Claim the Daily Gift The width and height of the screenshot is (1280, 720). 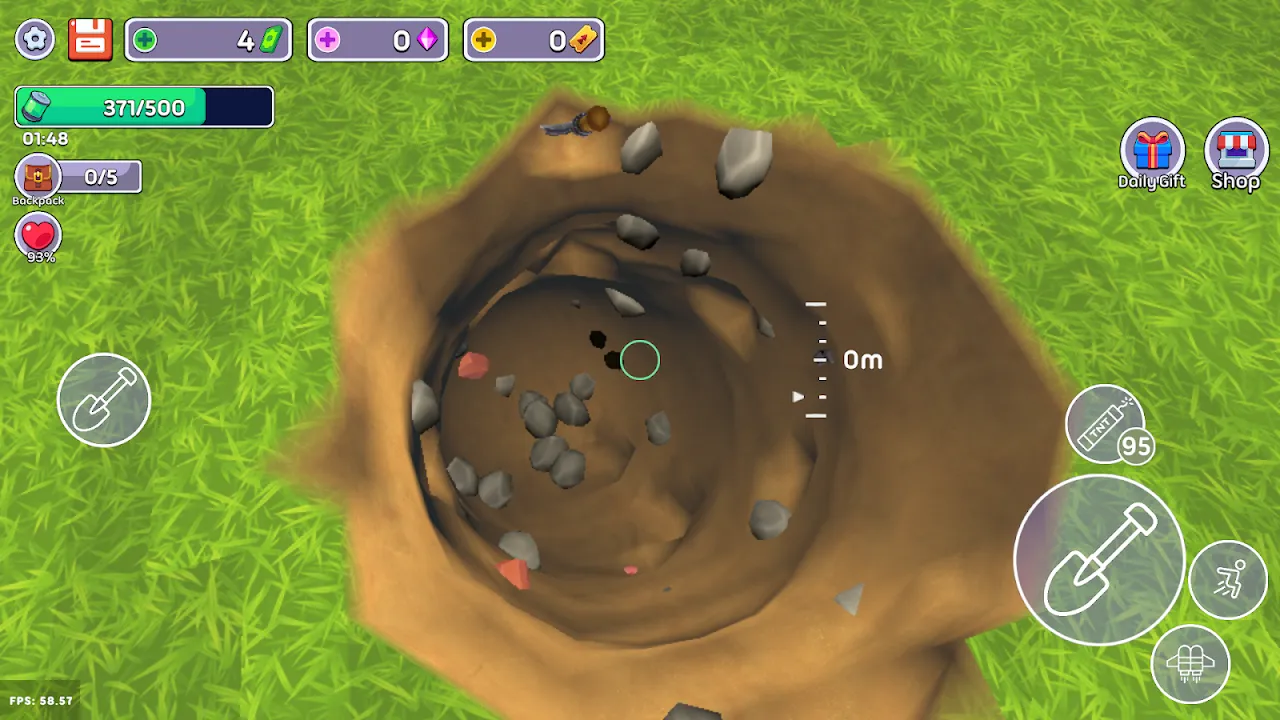(x=1152, y=153)
